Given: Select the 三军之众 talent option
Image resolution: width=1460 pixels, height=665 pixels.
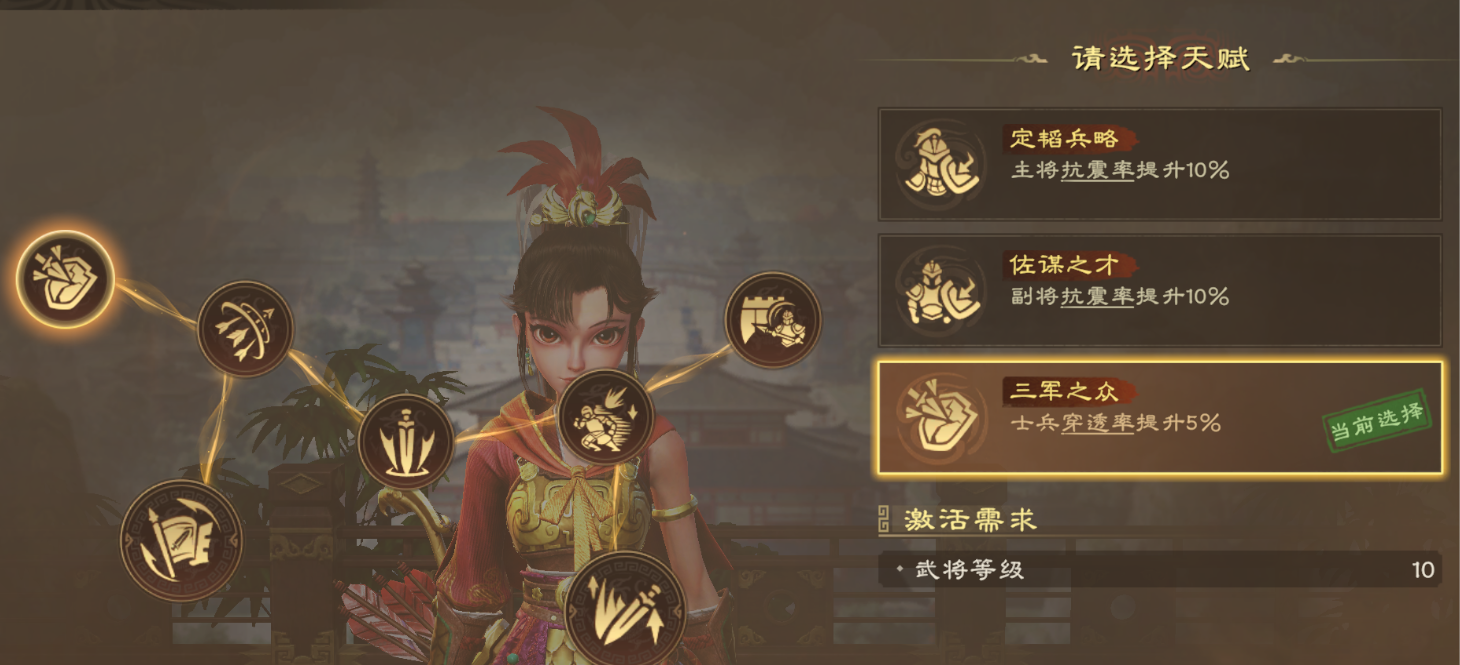Looking at the screenshot, I should pyautogui.click(x=1159, y=417).
